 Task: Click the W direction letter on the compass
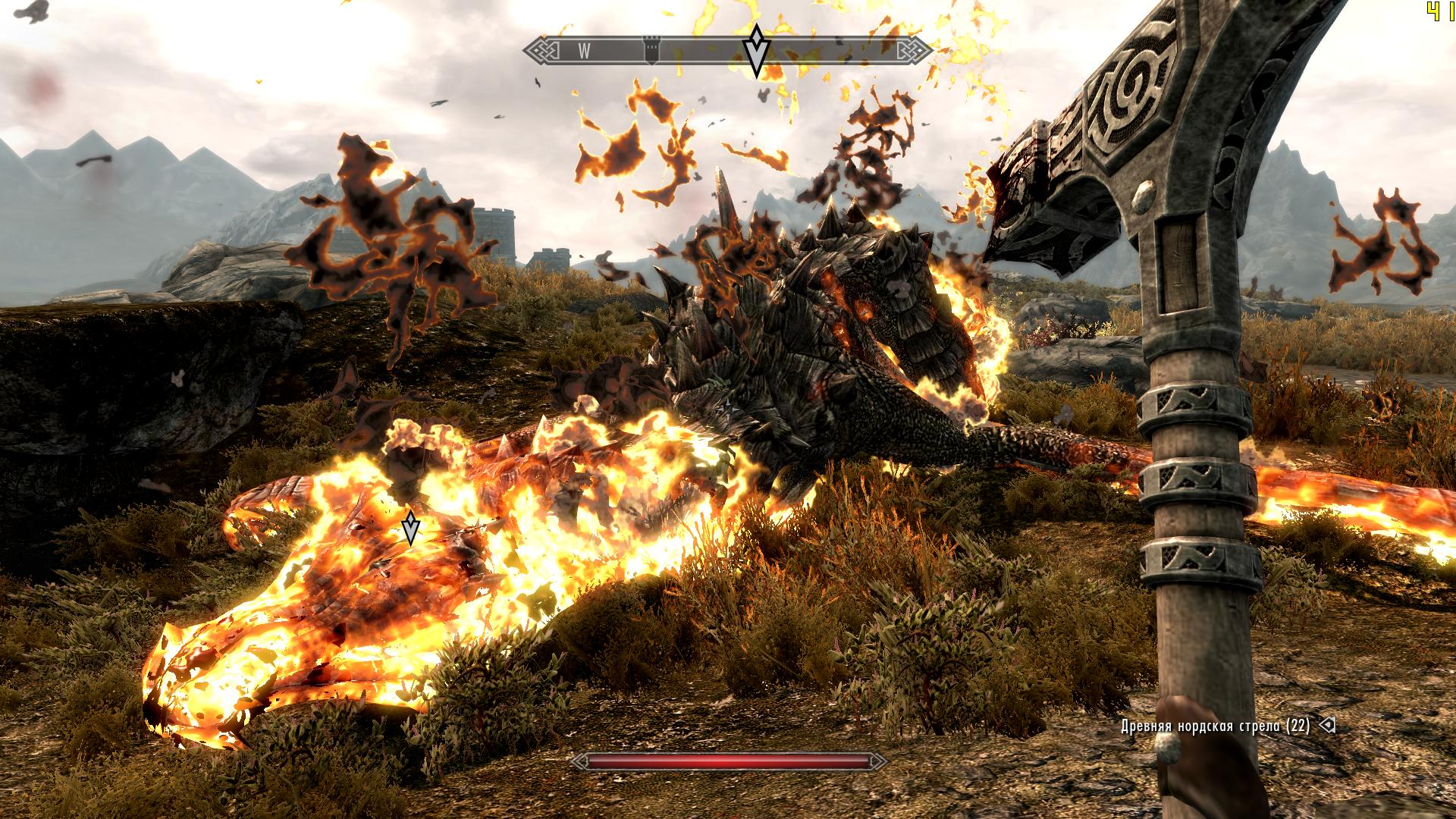coord(584,51)
